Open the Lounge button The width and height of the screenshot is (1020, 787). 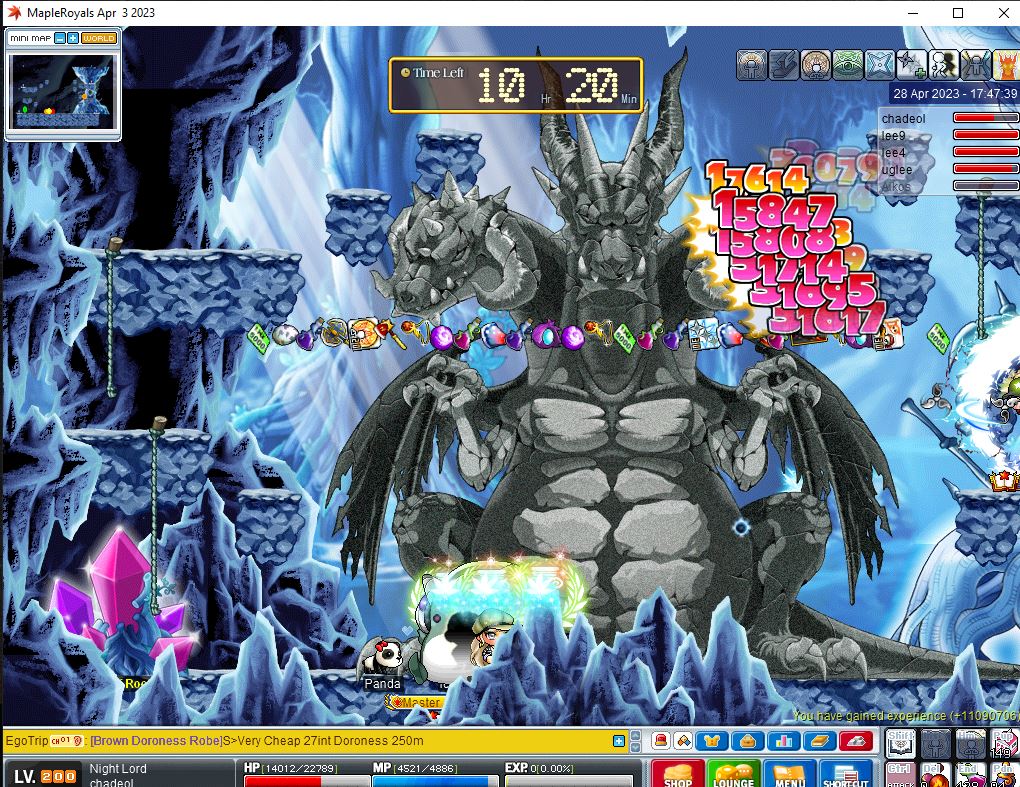tap(733, 774)
